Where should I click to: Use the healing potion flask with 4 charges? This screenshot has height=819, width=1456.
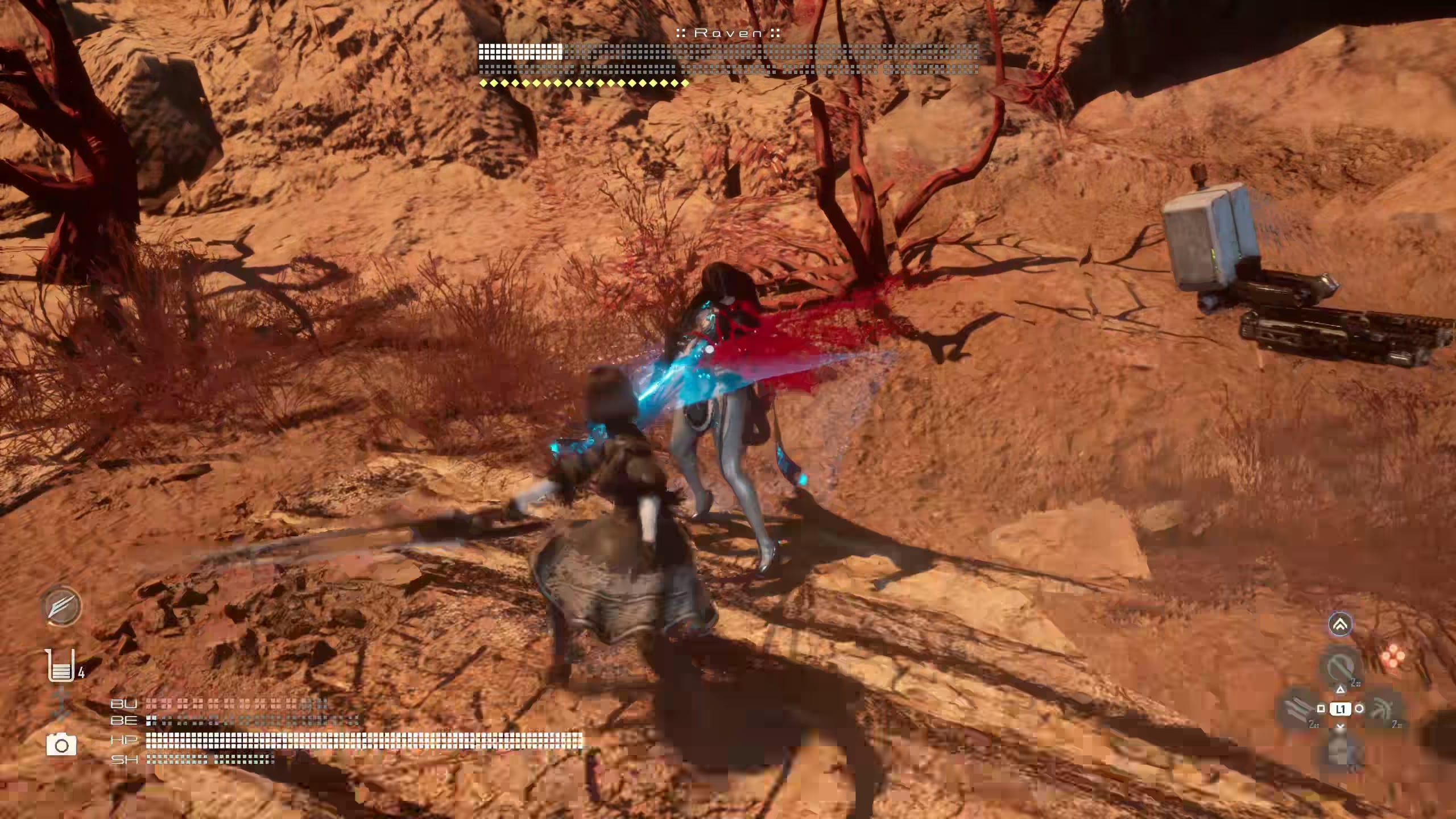61,666
